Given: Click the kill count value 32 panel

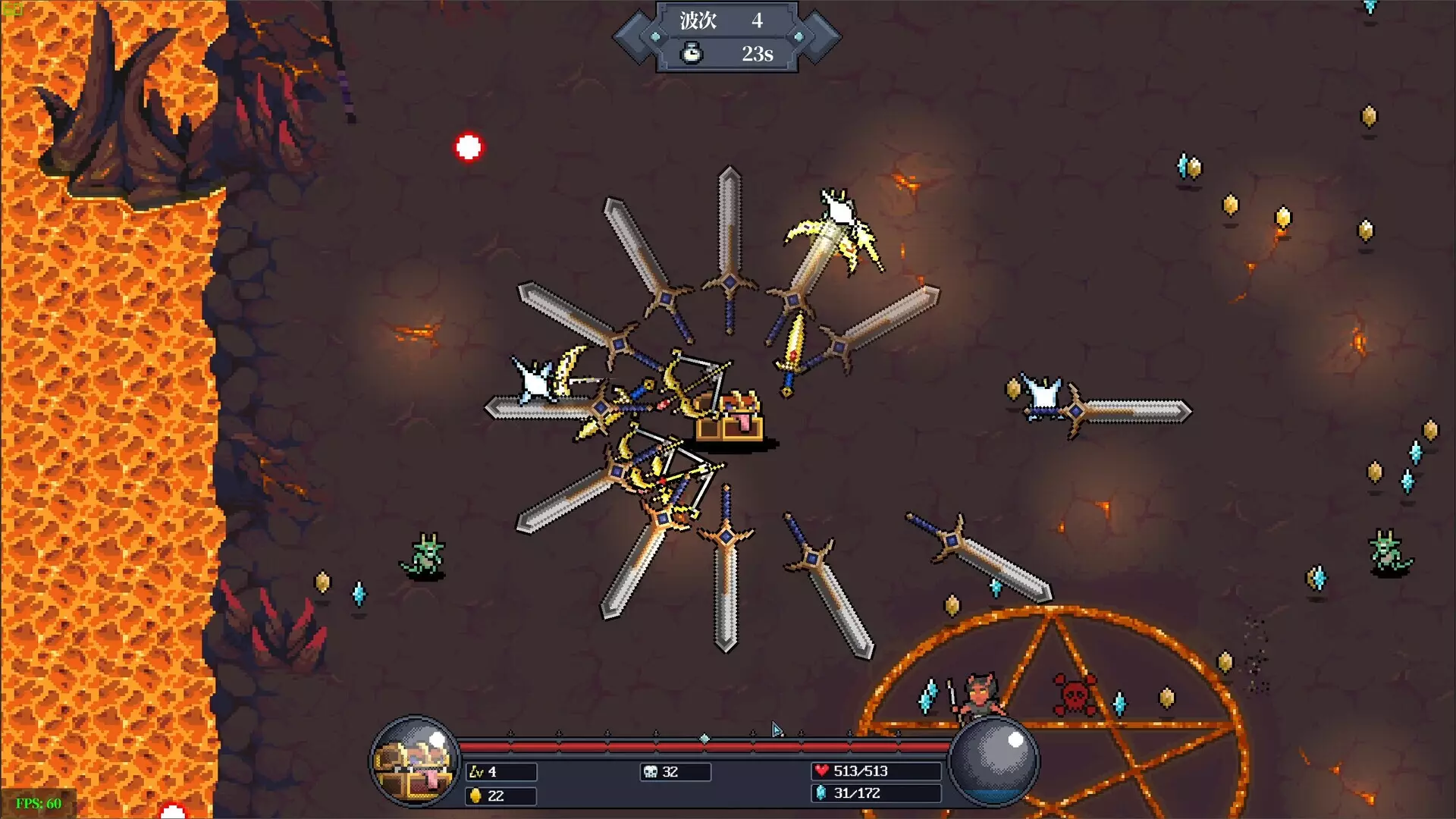Looking at the screenshot, I should [x=675, y=772].
